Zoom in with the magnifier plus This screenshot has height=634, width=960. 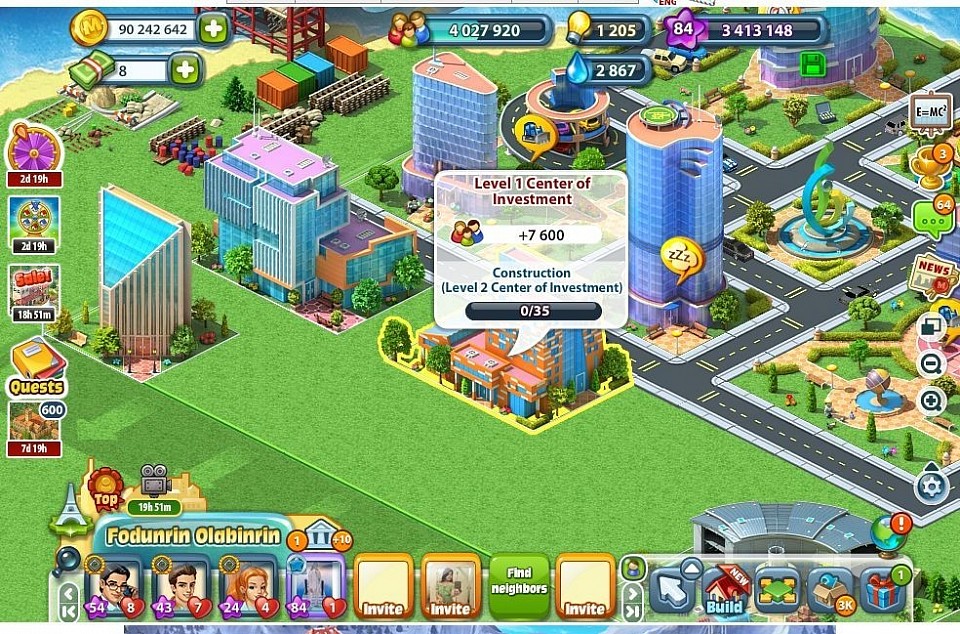tap(932, 402)
